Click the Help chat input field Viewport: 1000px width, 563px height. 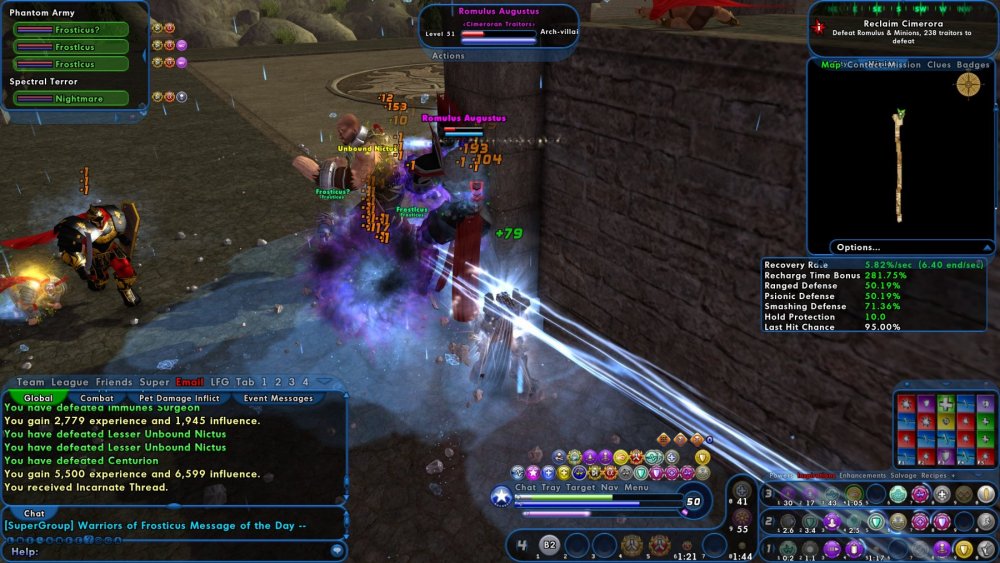[170, 551]
